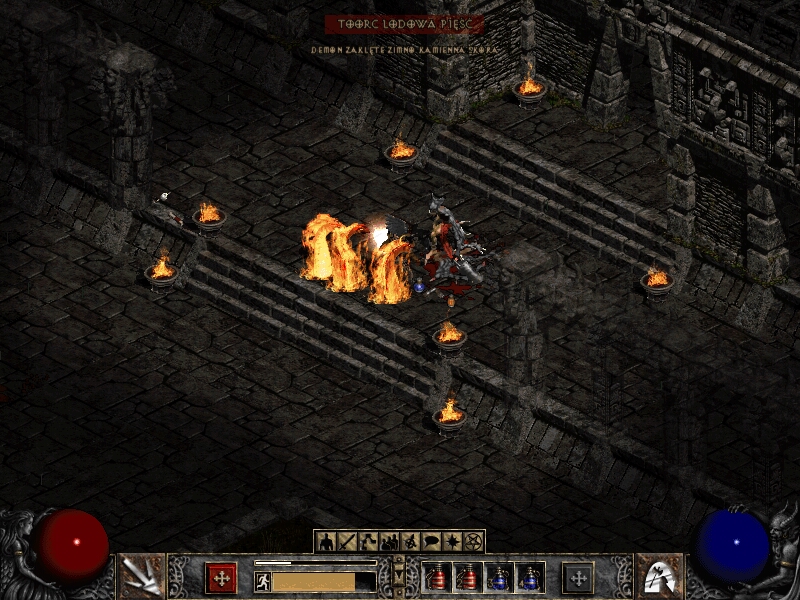
Task: Open the character stats screen icon
Action: (326, 542)
